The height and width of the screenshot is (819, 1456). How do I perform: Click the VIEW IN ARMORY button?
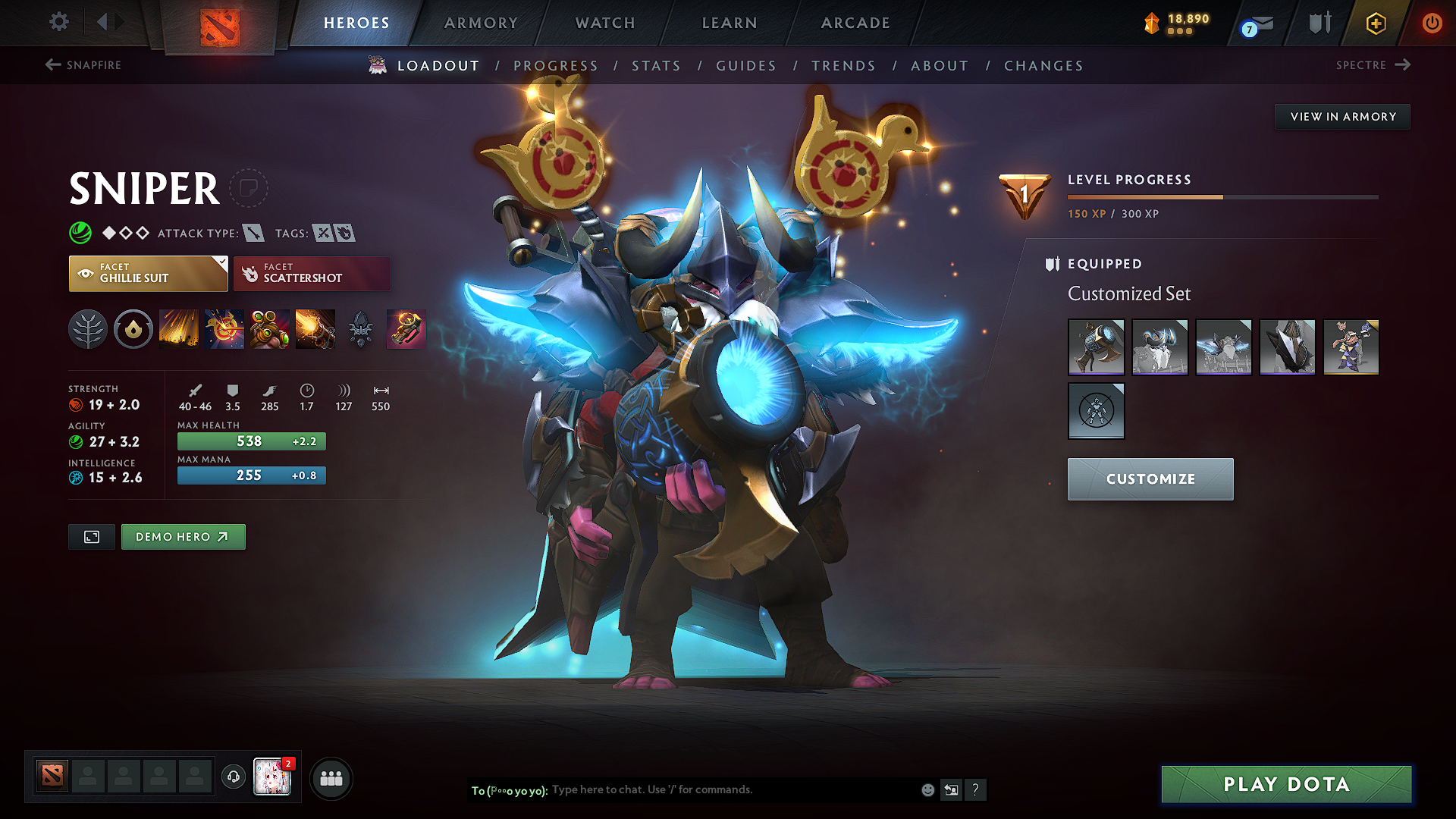[x=1342, y=116]
